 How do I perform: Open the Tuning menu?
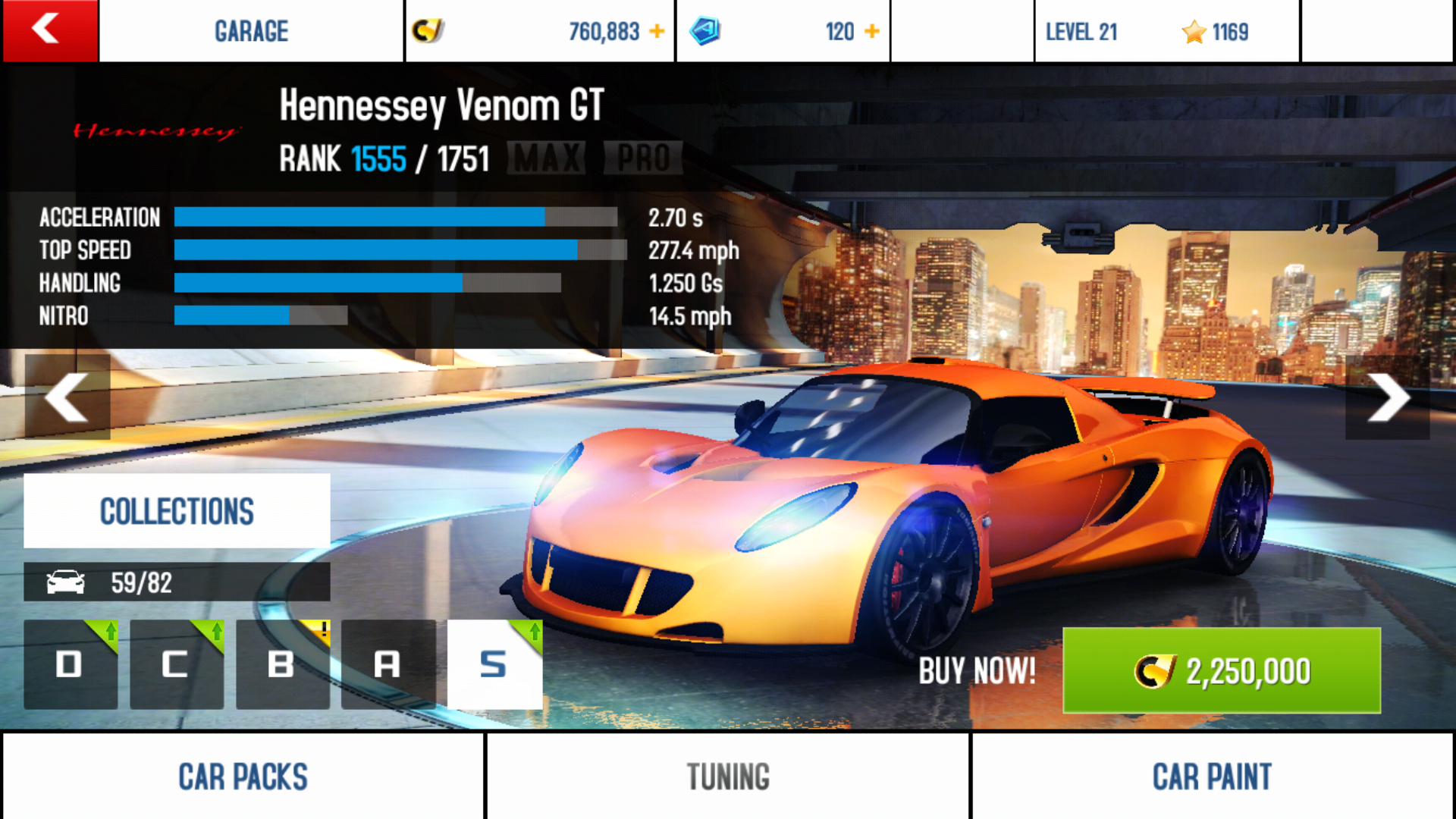pos(728,776)
